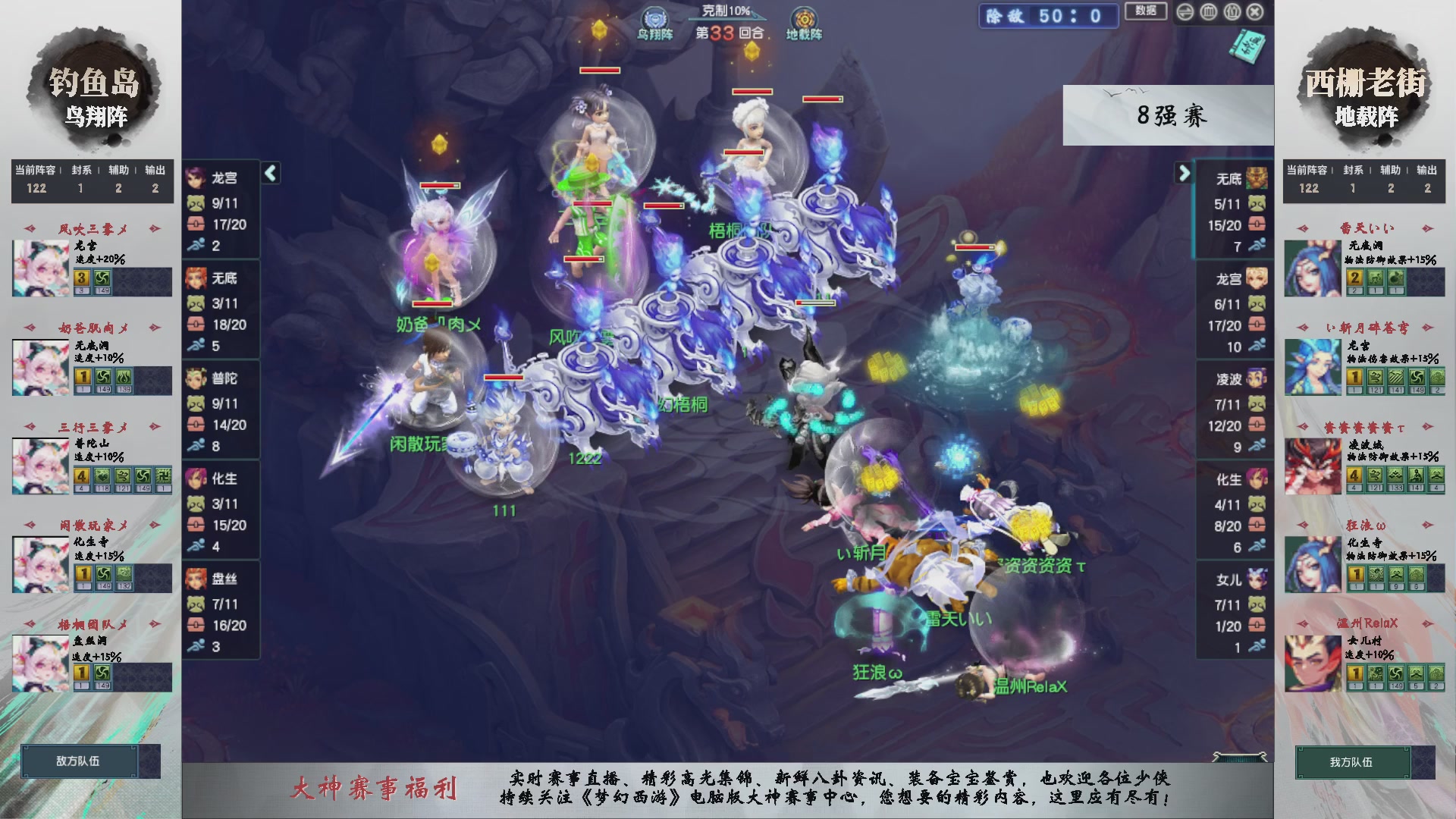
Task: Collapse the right team panel with the arrow
Action: pos(1185,174)
